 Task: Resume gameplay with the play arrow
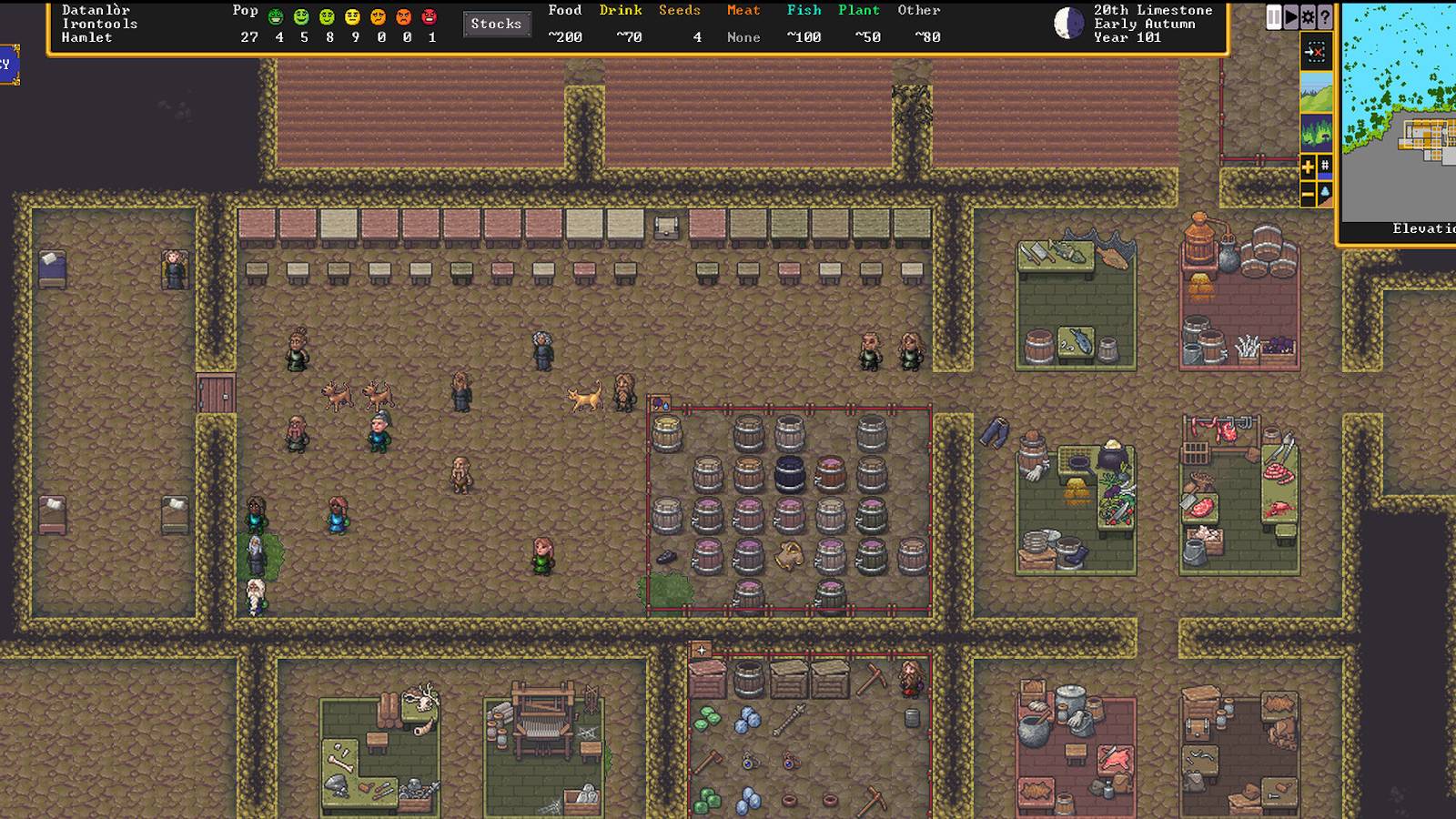pyautogui.click(x=1291, y=16)
